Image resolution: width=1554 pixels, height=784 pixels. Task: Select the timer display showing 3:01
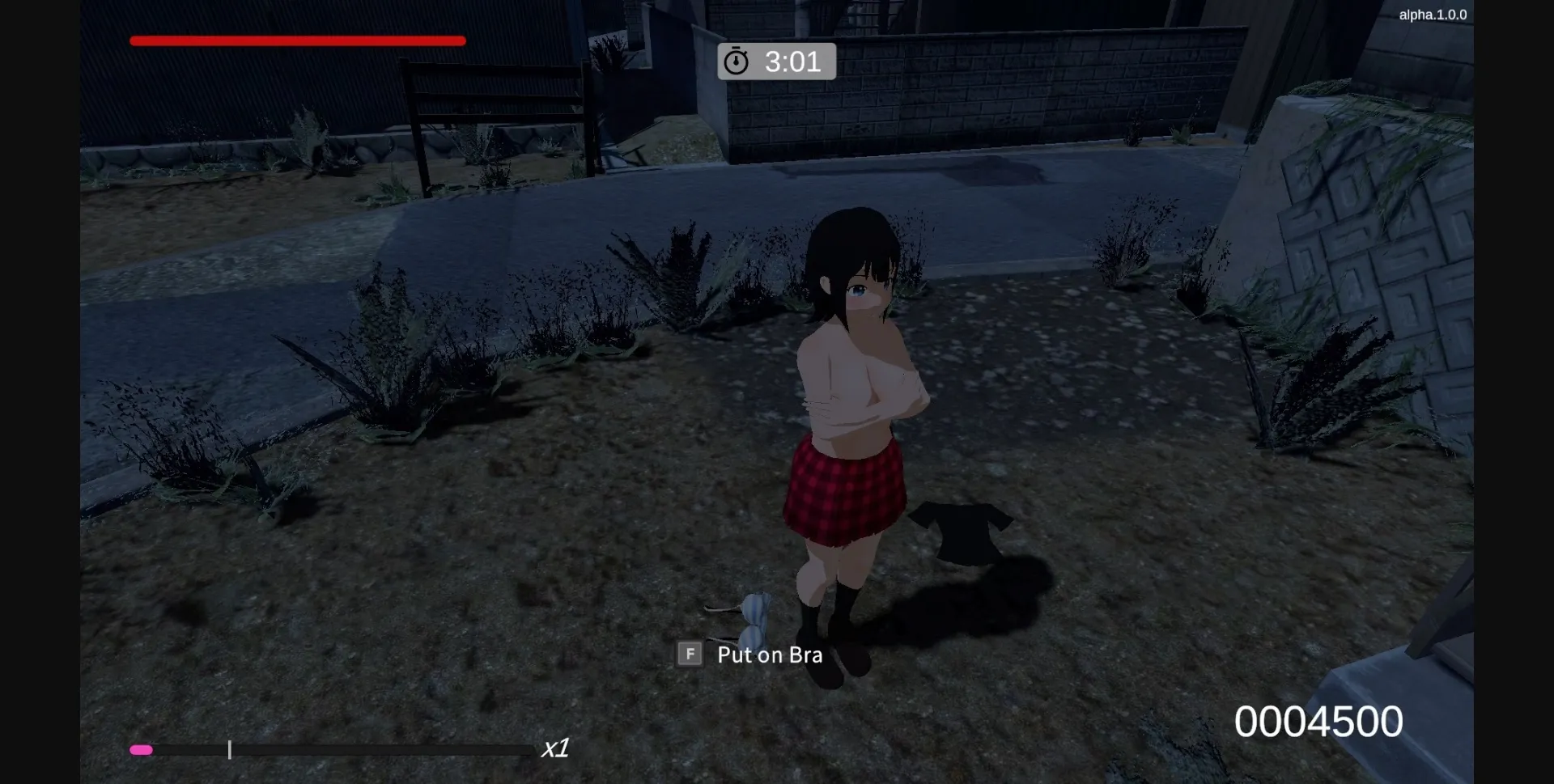(x=793, y=61)
